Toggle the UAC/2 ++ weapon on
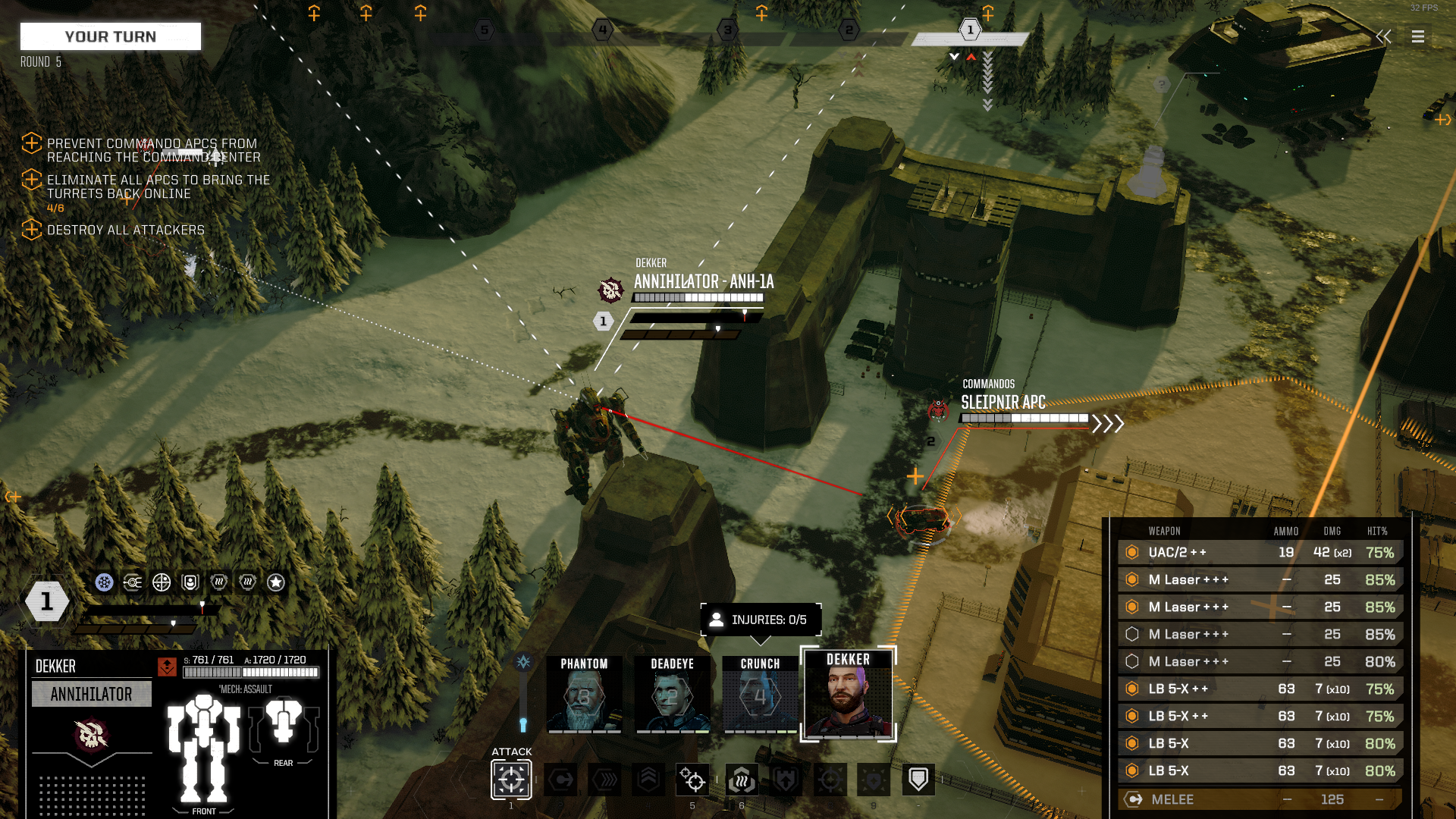The height and width of the screenshot is (819, 1456). [x=1131, y=552]
